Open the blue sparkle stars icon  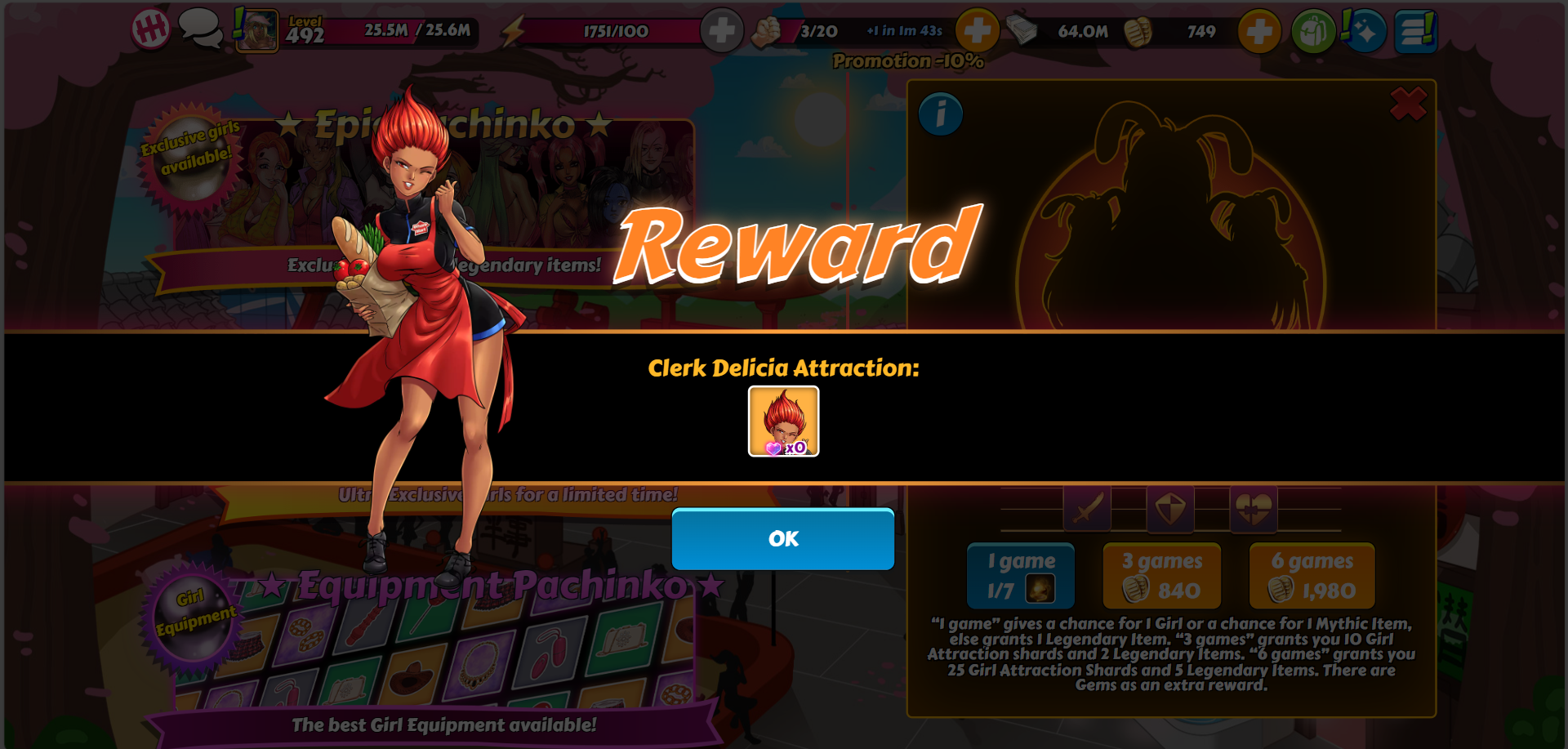point(1364,32)
